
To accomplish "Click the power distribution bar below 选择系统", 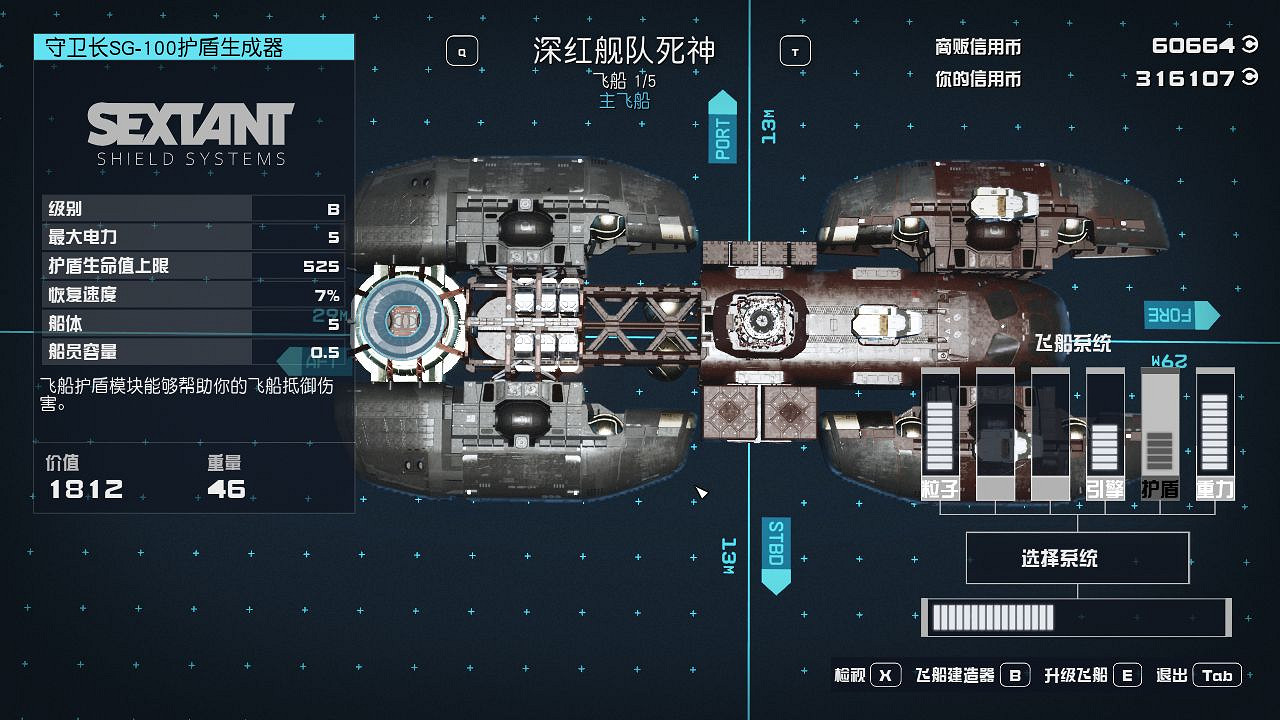I will 1075,618.
